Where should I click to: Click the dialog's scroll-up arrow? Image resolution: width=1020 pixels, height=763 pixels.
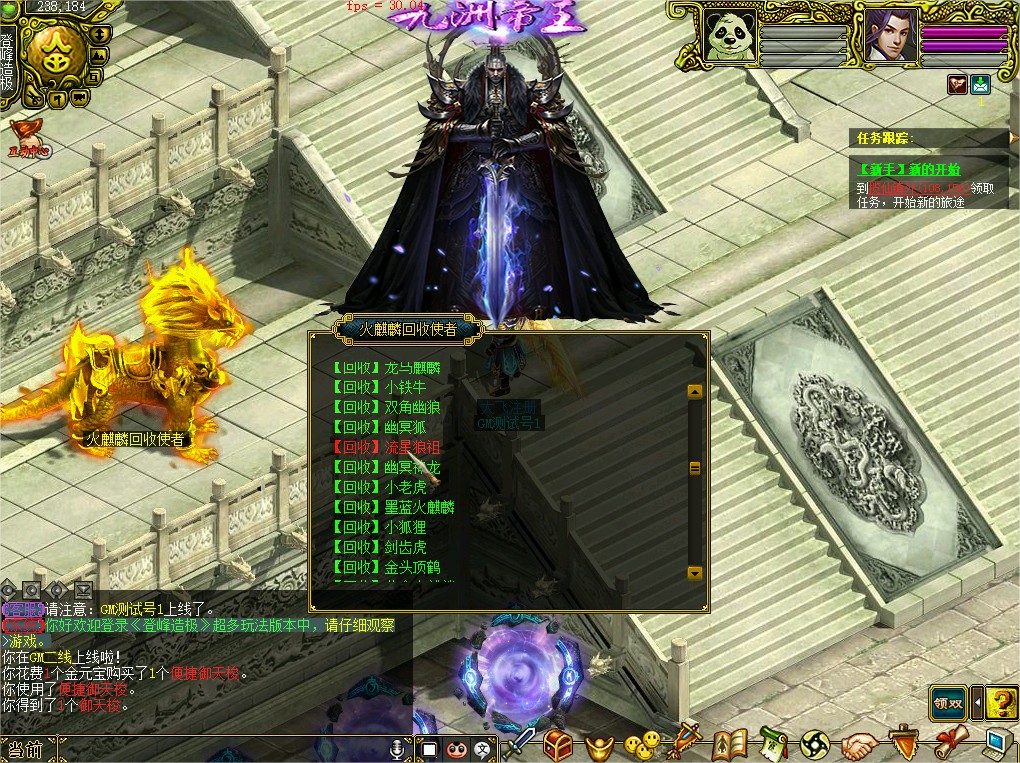695,392
